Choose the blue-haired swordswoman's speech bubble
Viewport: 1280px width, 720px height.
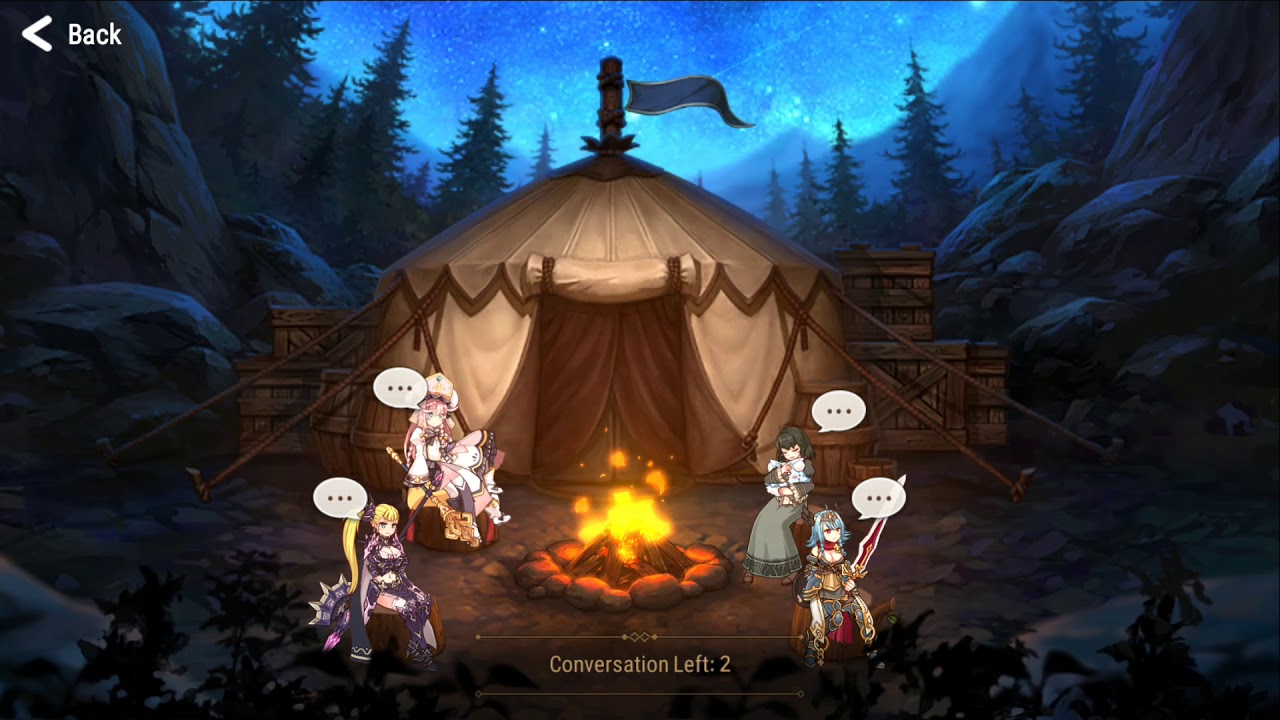click(878, 497)
